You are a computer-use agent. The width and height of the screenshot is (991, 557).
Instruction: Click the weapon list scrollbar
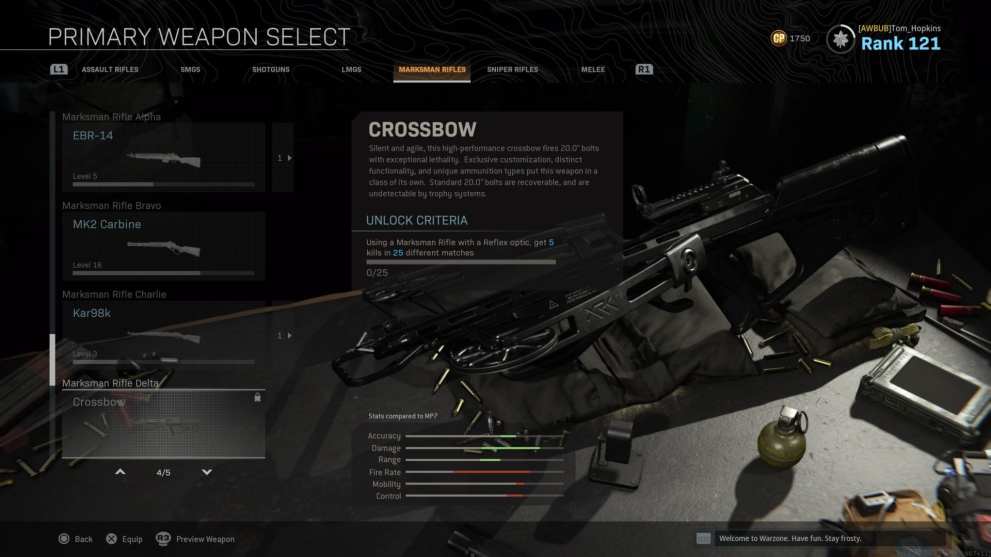click(53, 360)
